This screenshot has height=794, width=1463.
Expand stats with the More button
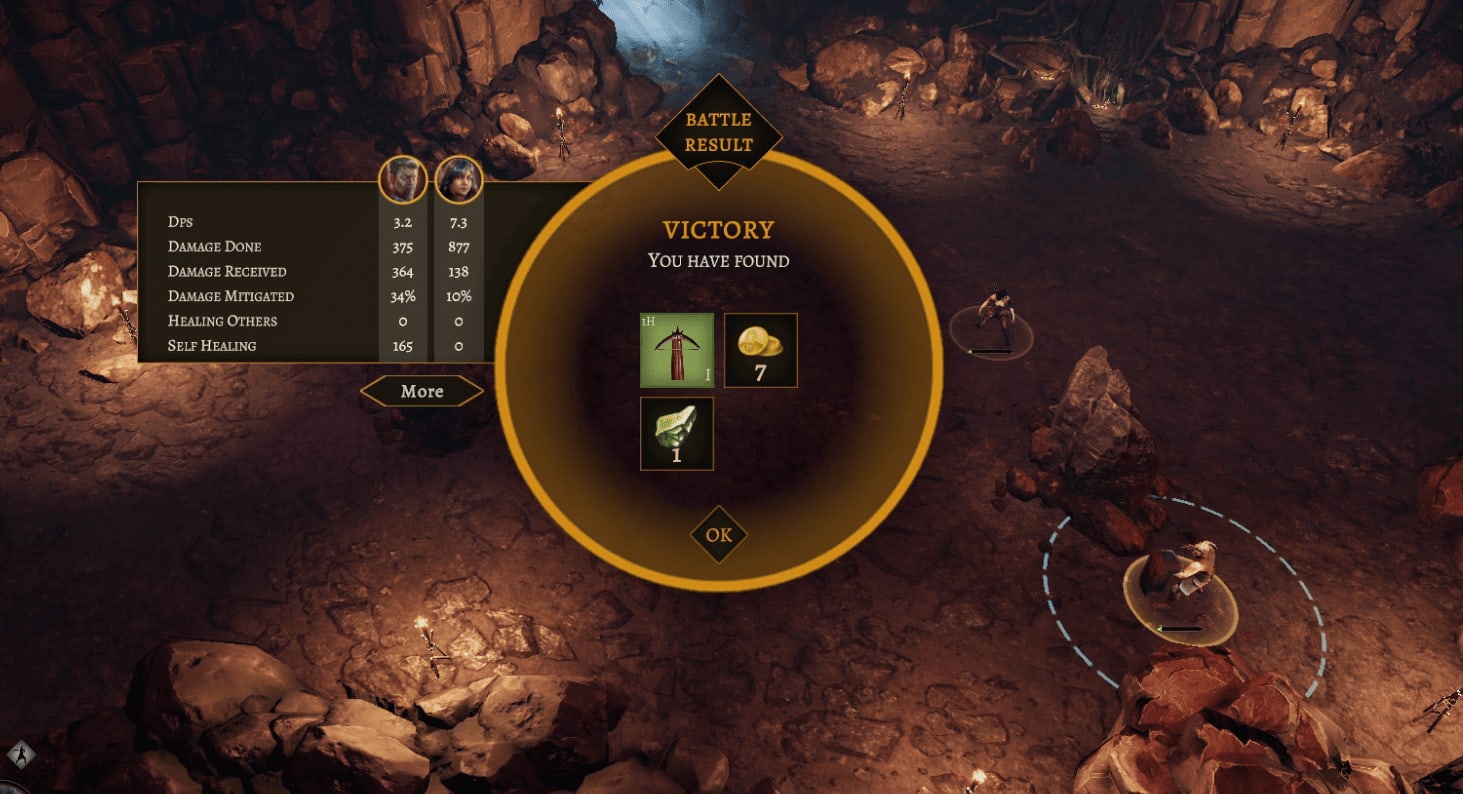click(422, 391)
